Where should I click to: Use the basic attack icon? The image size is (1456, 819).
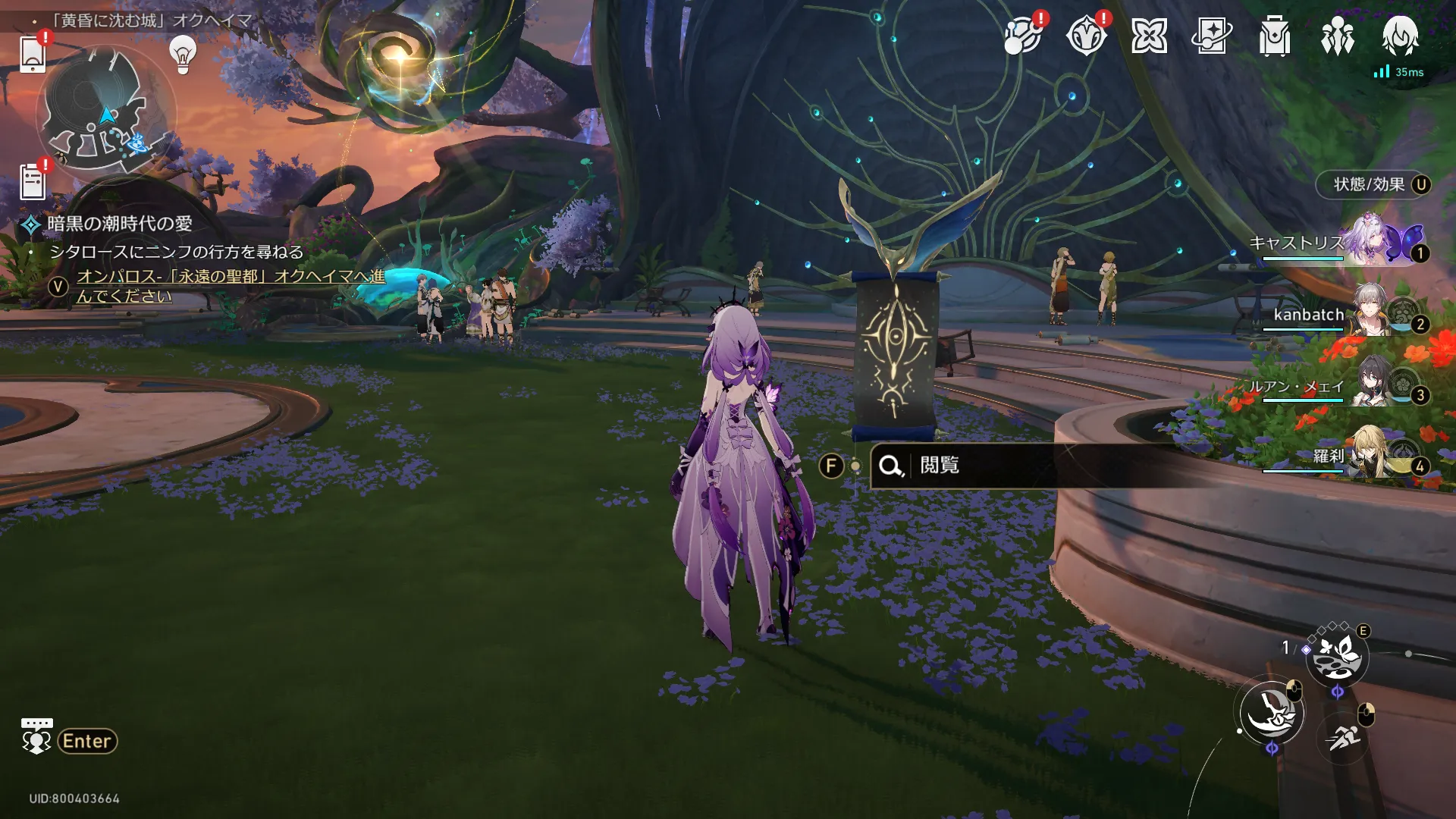click(x=1272, y=712)
